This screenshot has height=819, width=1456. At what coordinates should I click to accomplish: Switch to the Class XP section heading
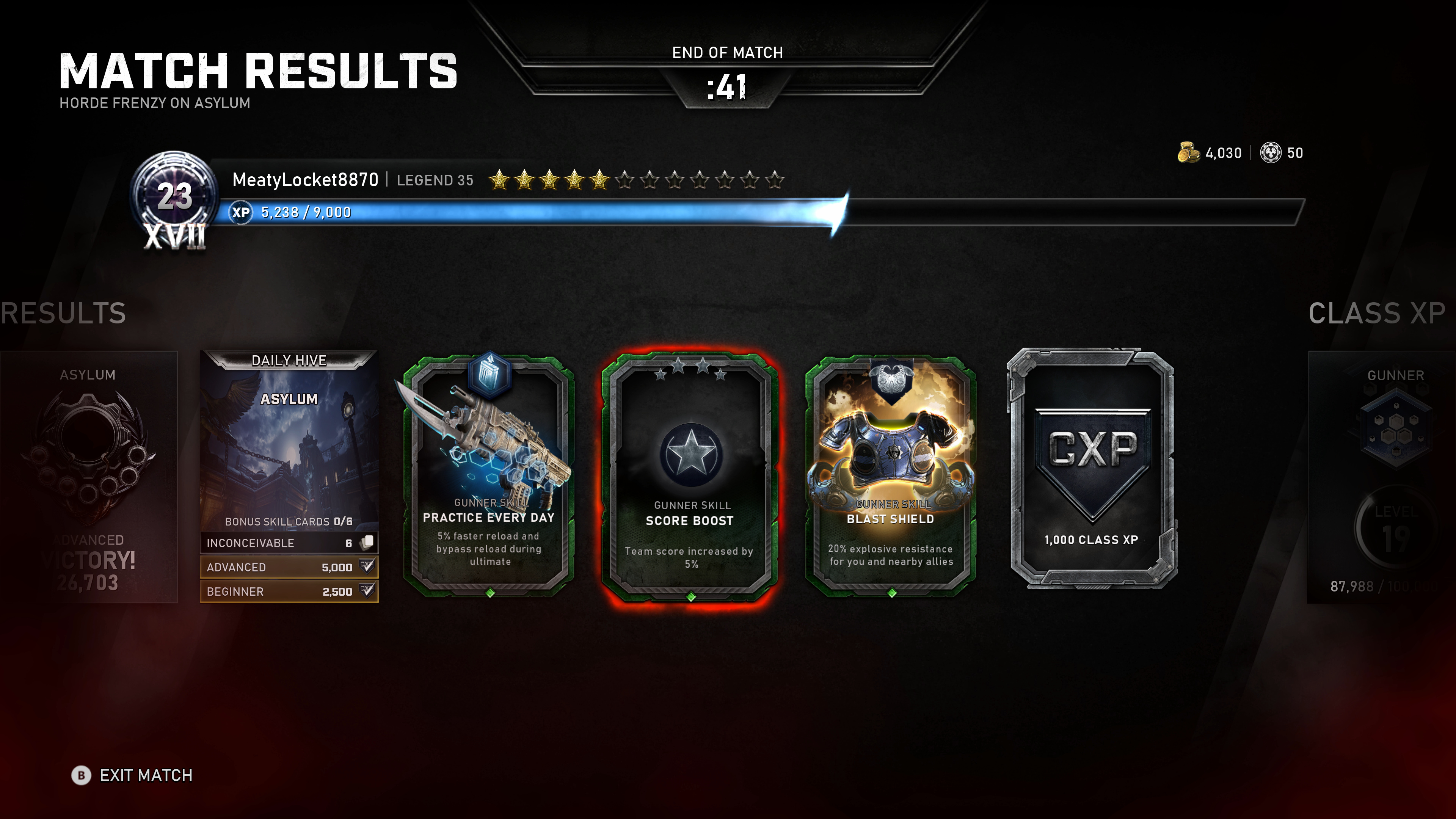coord(1377,313)
